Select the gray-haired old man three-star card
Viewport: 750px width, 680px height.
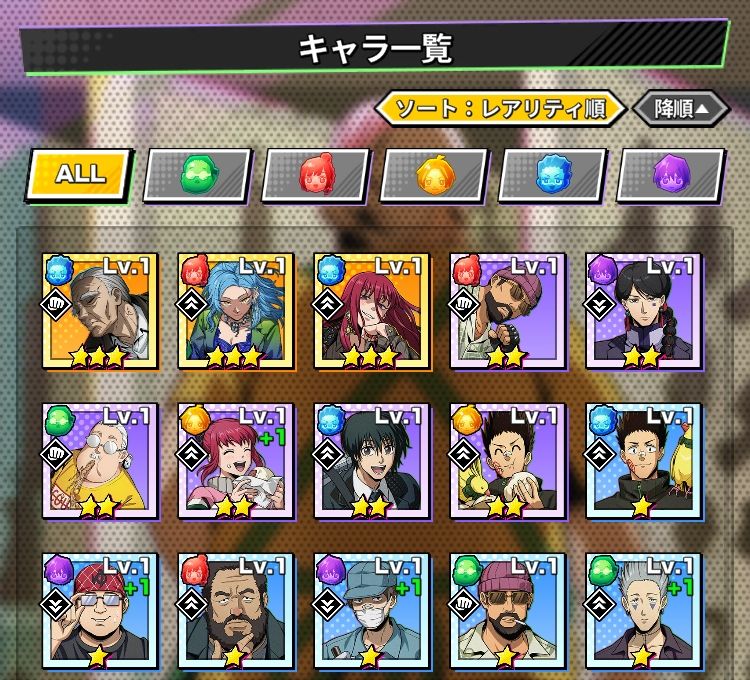(98, 311)
